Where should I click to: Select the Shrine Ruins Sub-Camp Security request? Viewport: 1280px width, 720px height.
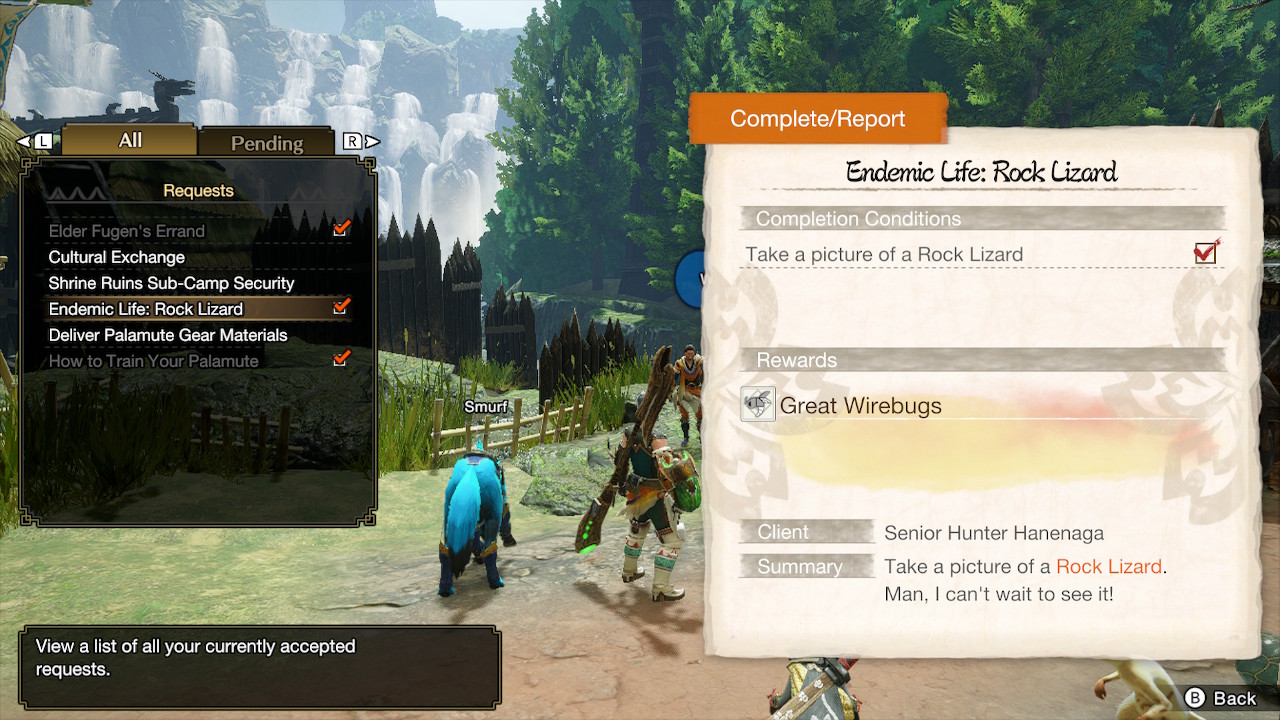(169, 283)
